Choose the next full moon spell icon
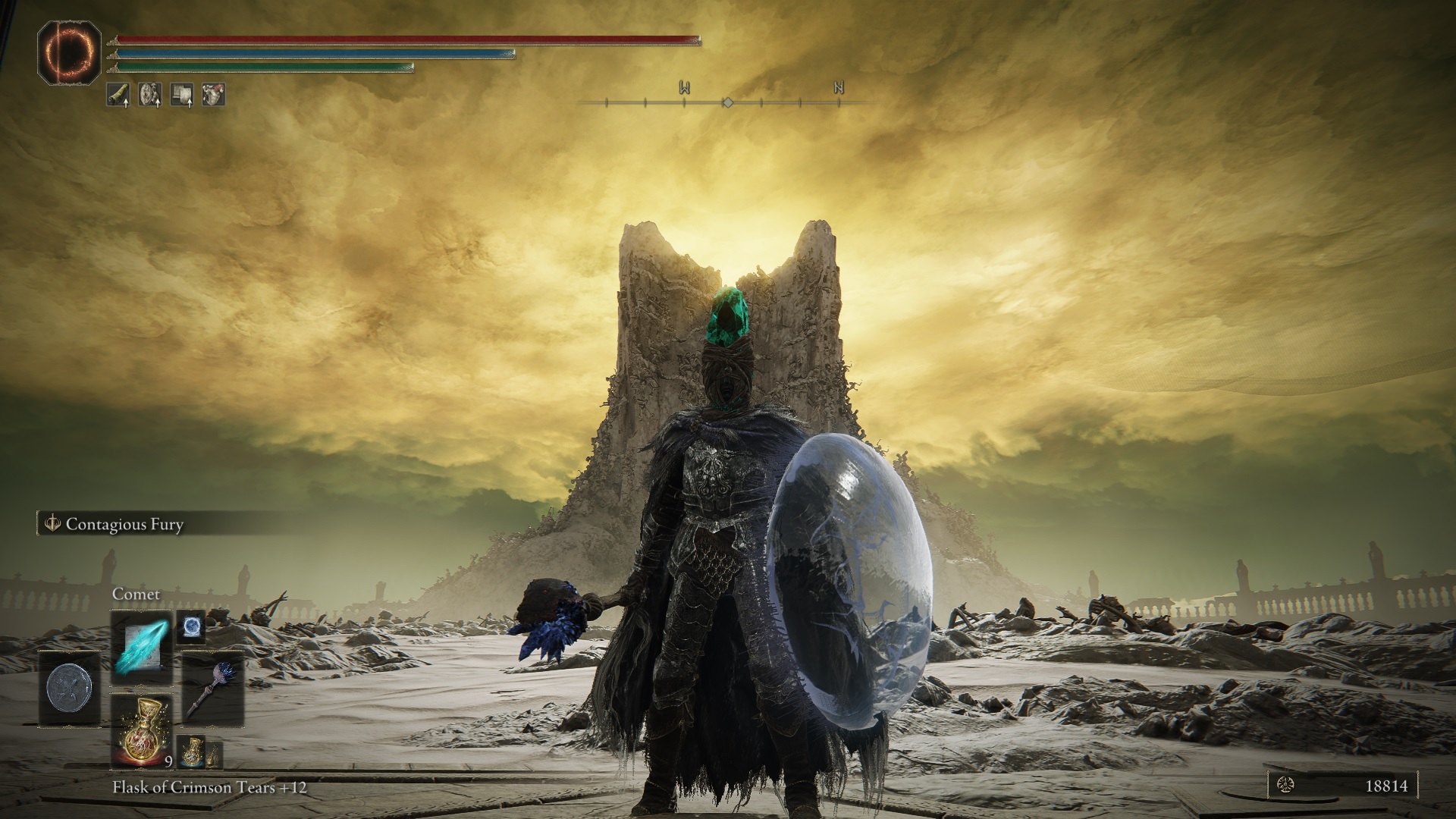 190,628
